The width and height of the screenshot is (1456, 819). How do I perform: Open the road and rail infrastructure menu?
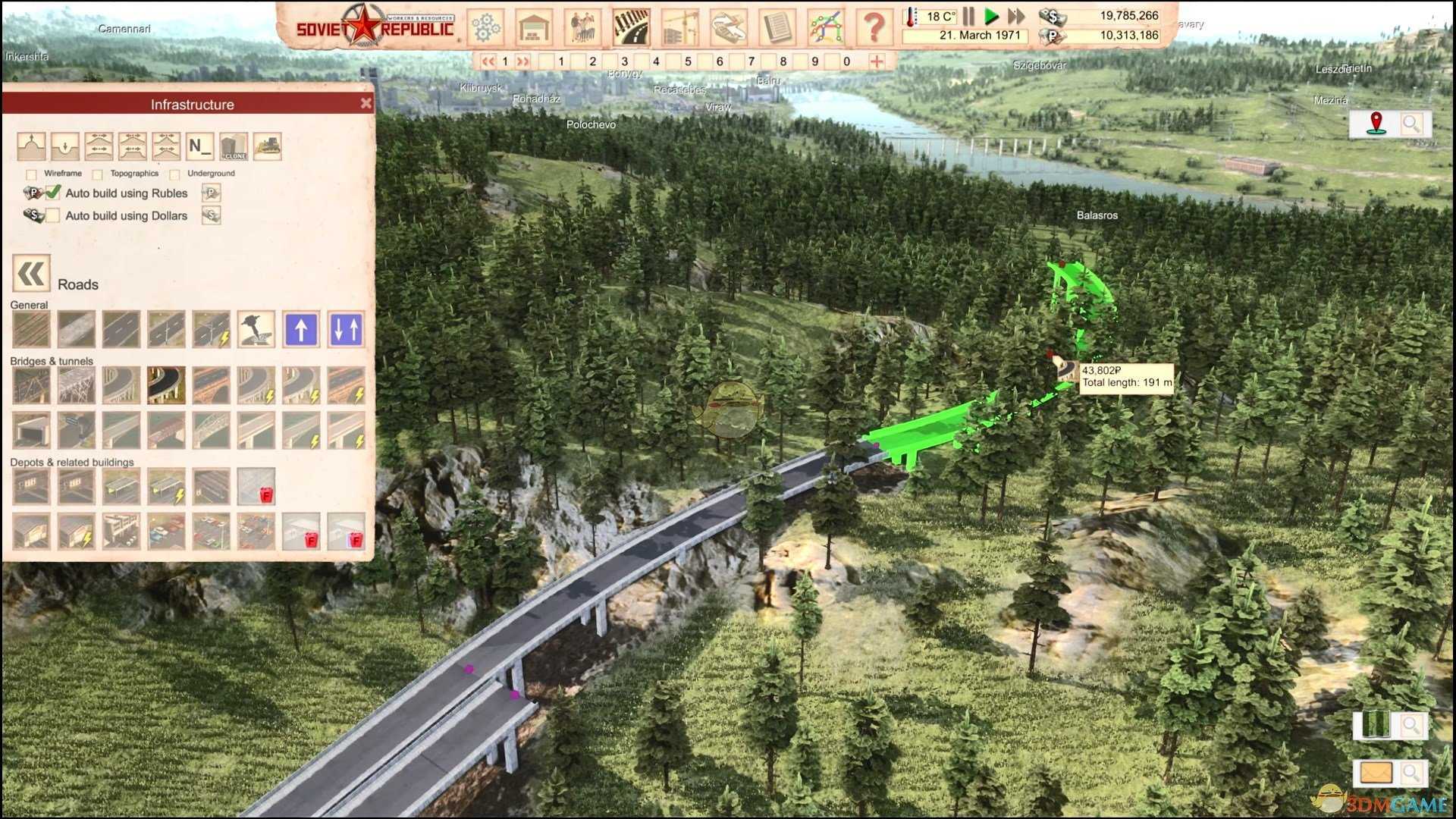click(x=631, y=27)
